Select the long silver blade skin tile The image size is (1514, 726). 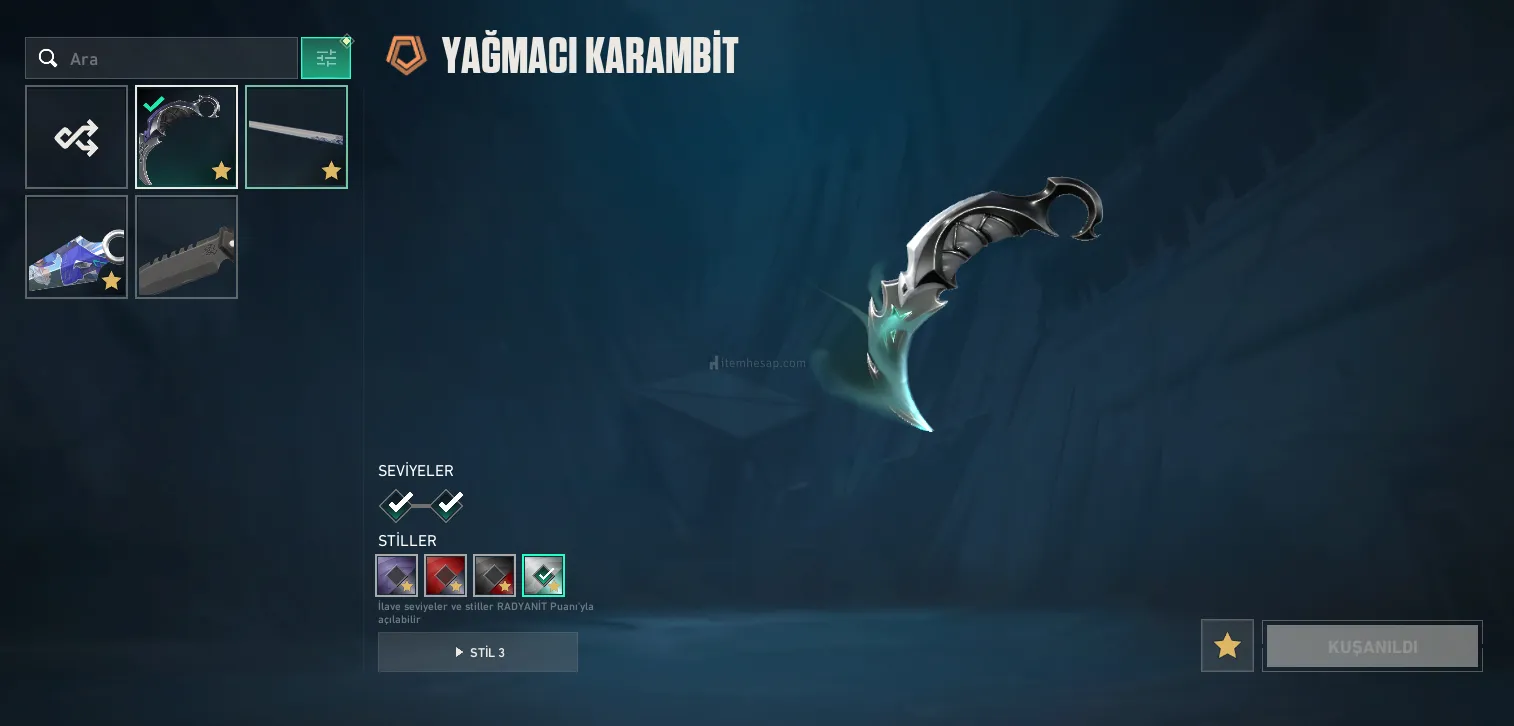[x=296, y=137]
